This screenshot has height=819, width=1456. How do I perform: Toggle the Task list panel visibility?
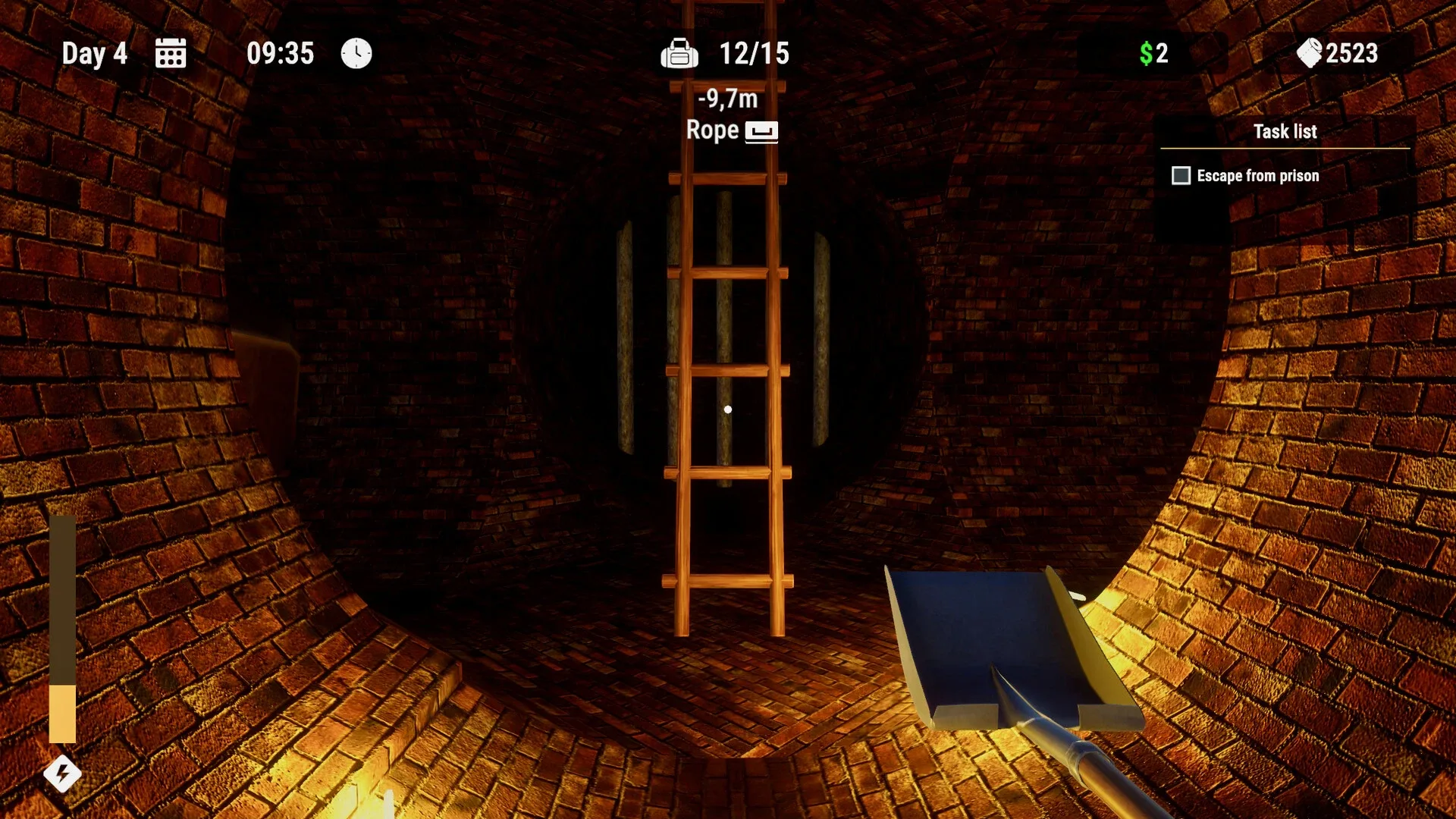(x=1286, y=131)
